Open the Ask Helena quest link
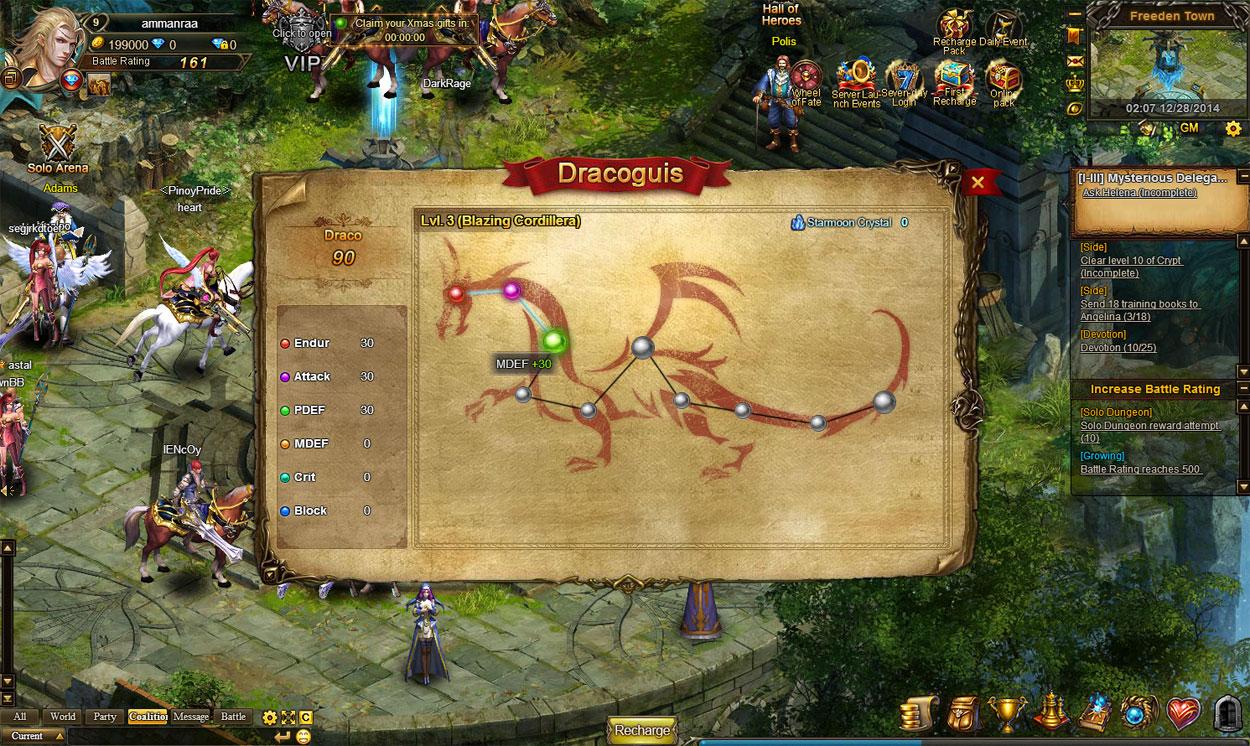The image size is (1250, 746). tap(1139, 193)
